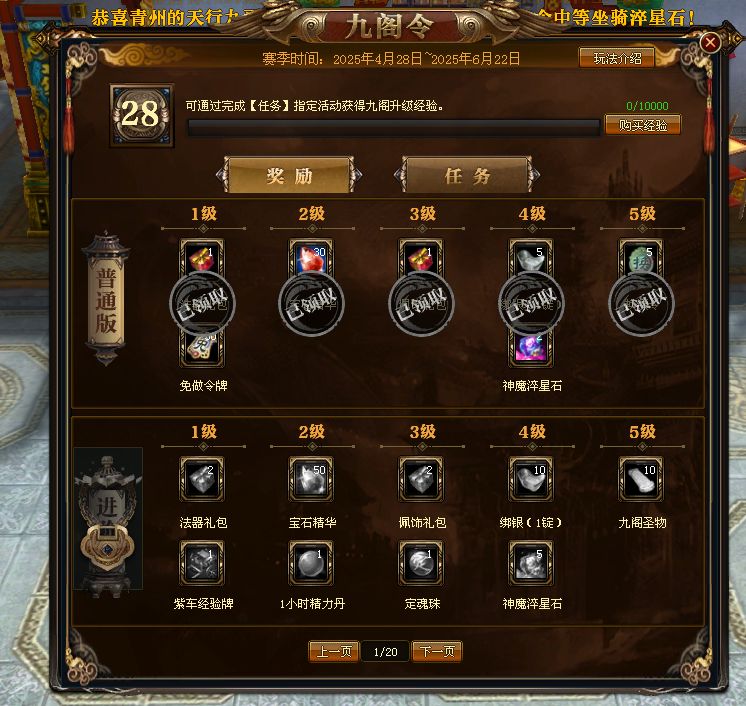This screenshot has height=706, width=746.
Task: Close the 九阁令 window
Action: point(710,43)
